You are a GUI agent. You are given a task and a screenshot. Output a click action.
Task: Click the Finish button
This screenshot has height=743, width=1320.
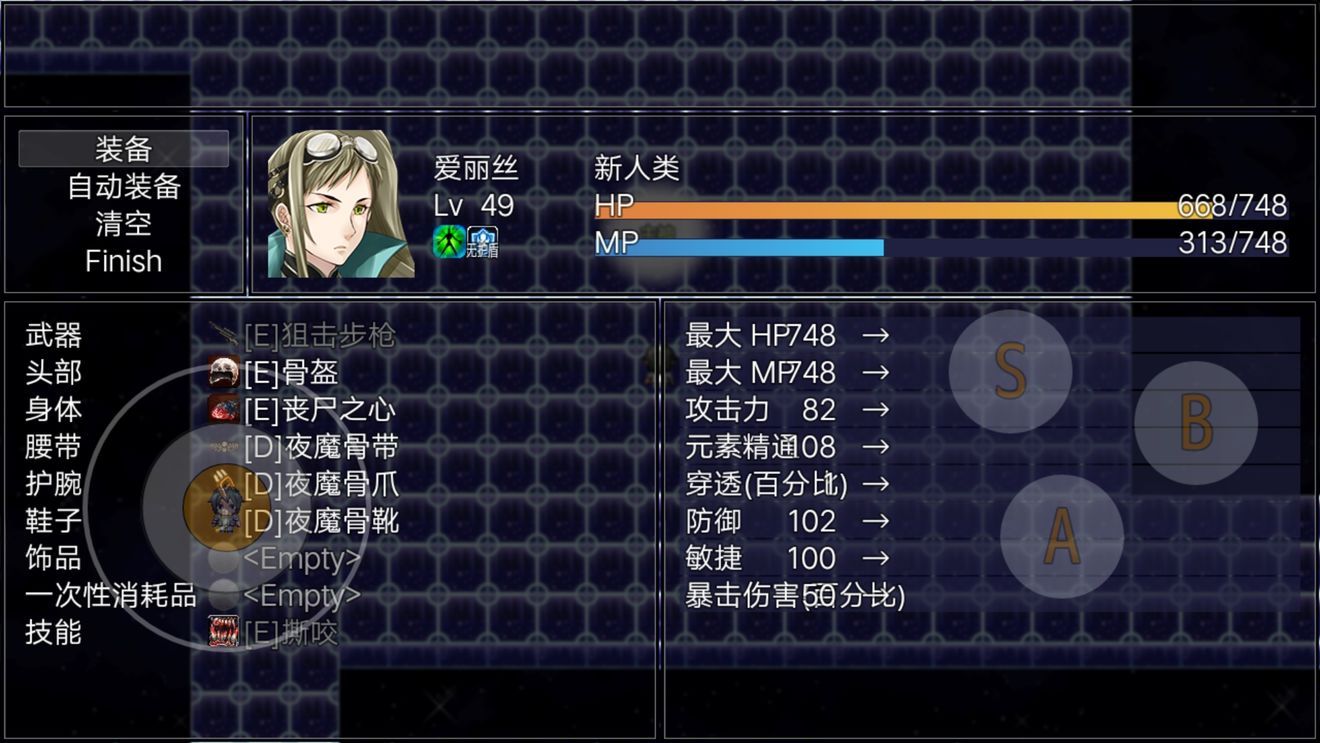coord(122,261)
